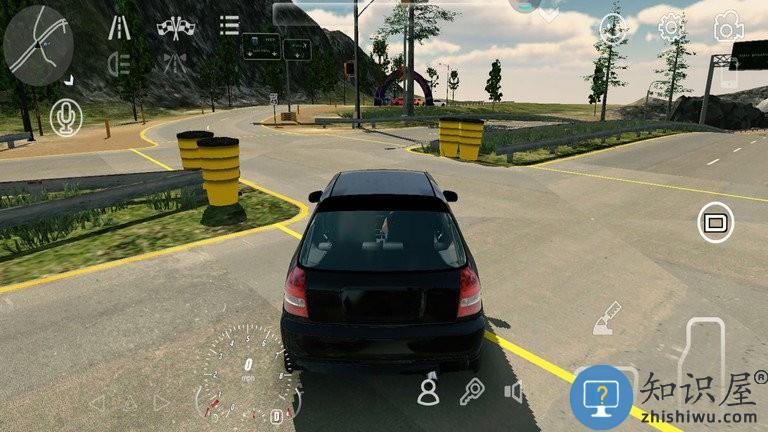Activate the left turn signal arrow
The width and height of the screenshot is (768, 432).
[97, 403]
